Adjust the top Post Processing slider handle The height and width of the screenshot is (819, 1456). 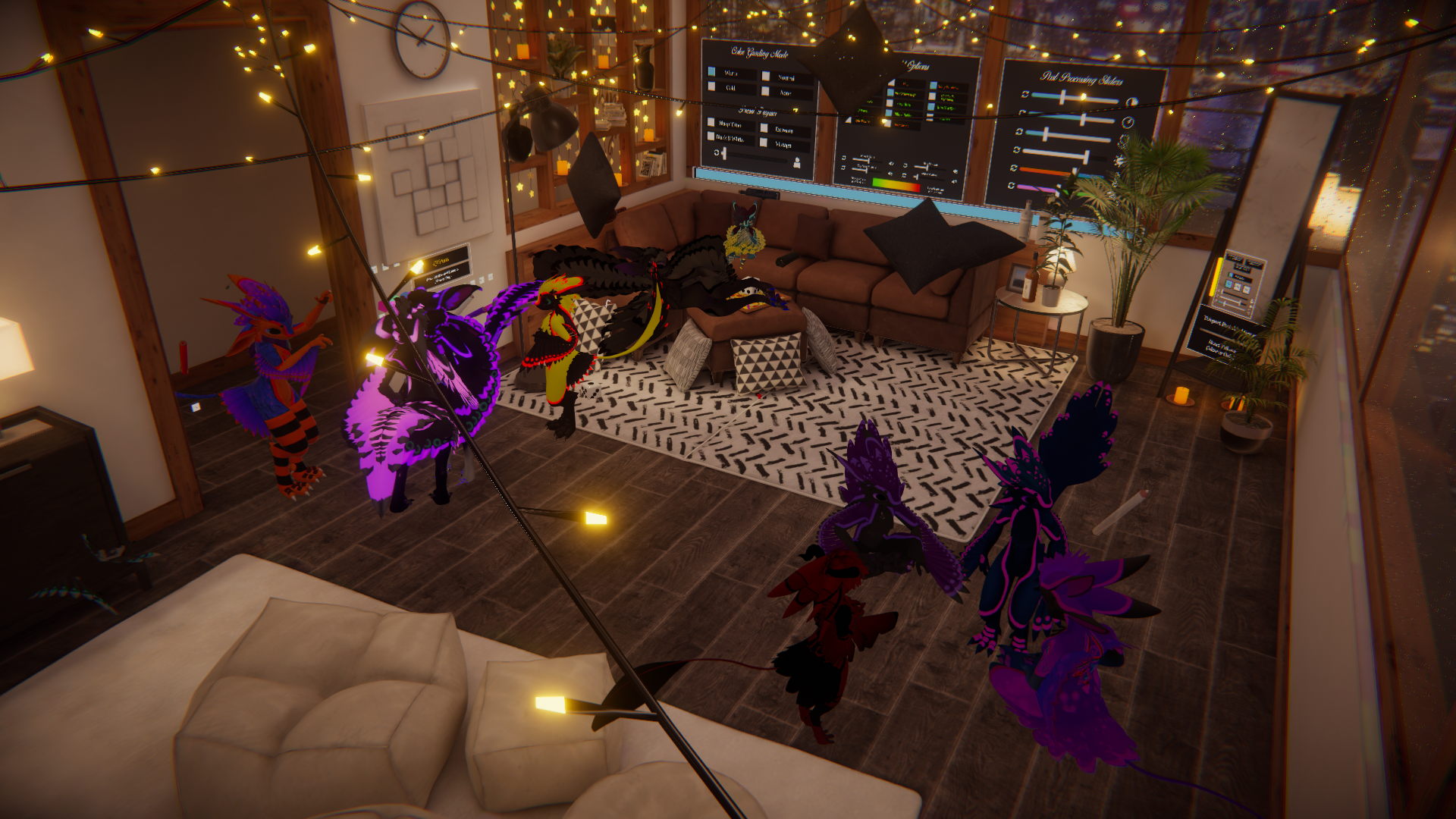1063,97
